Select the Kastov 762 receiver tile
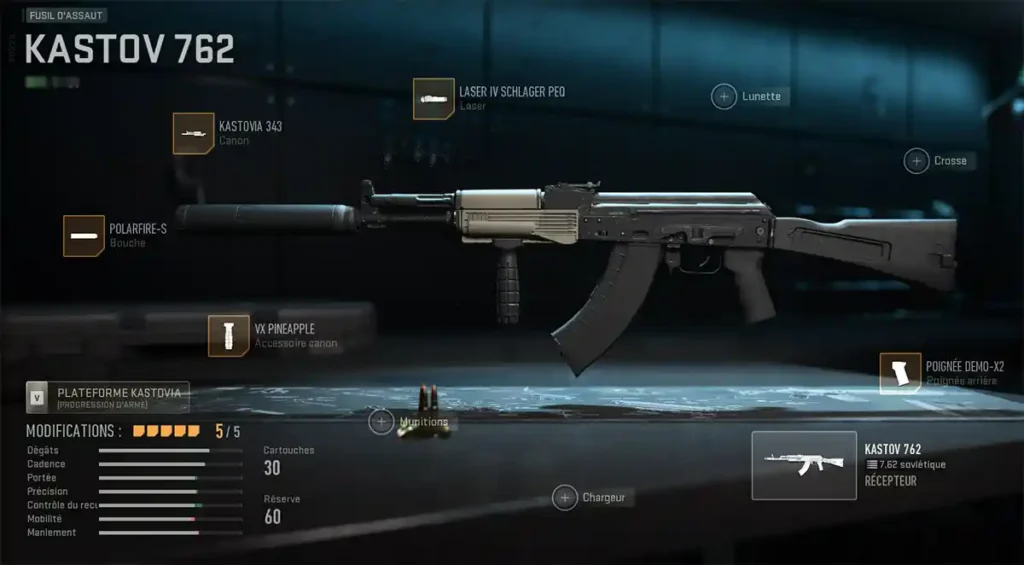Viewport: 1024px width, 565px height. pos(804,465)
